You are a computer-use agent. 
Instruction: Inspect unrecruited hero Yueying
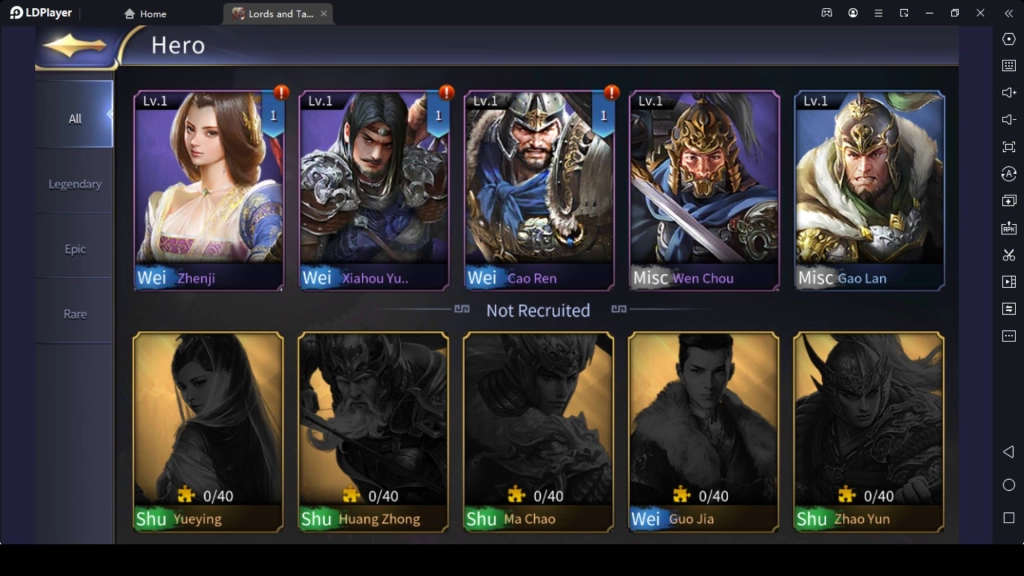coord(209,431)
